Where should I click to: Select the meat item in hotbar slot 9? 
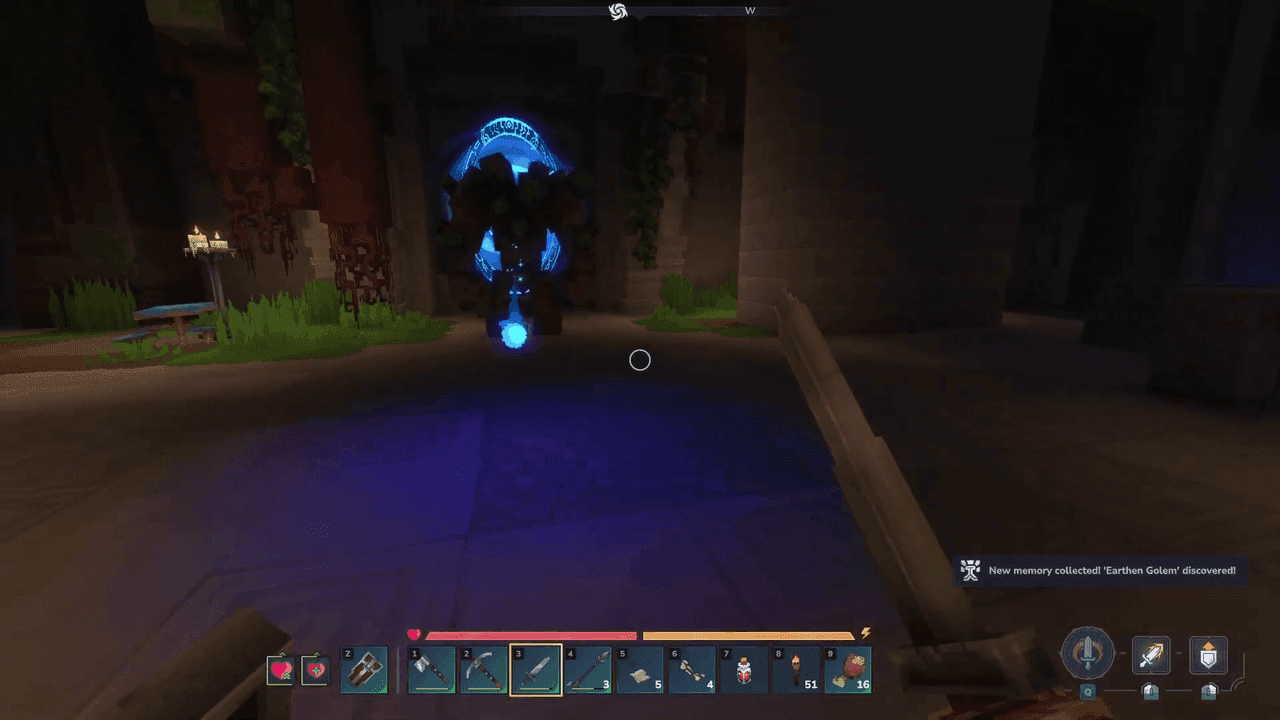click(848, 670)
